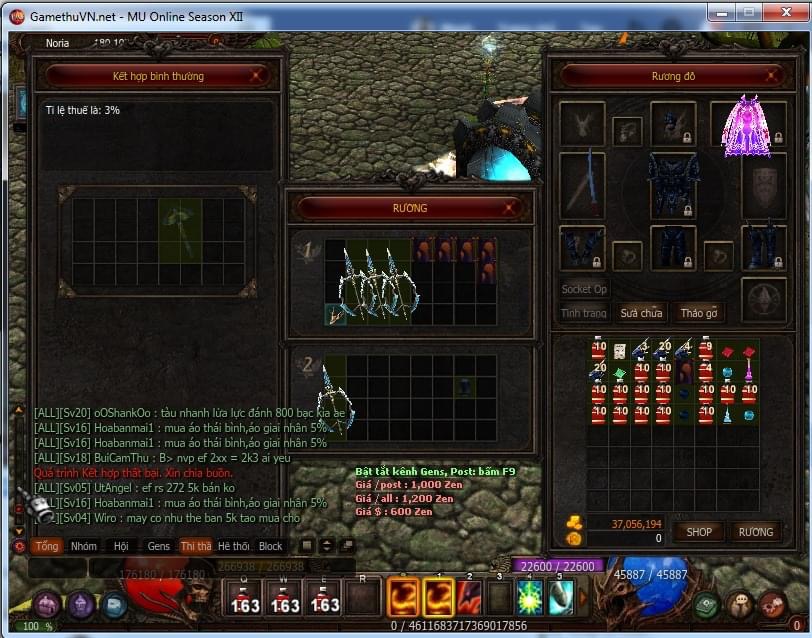Viewport: 812px width, 638px height.
Task: Select the Tổng chat tab
Action: click(x=47, y=547)
